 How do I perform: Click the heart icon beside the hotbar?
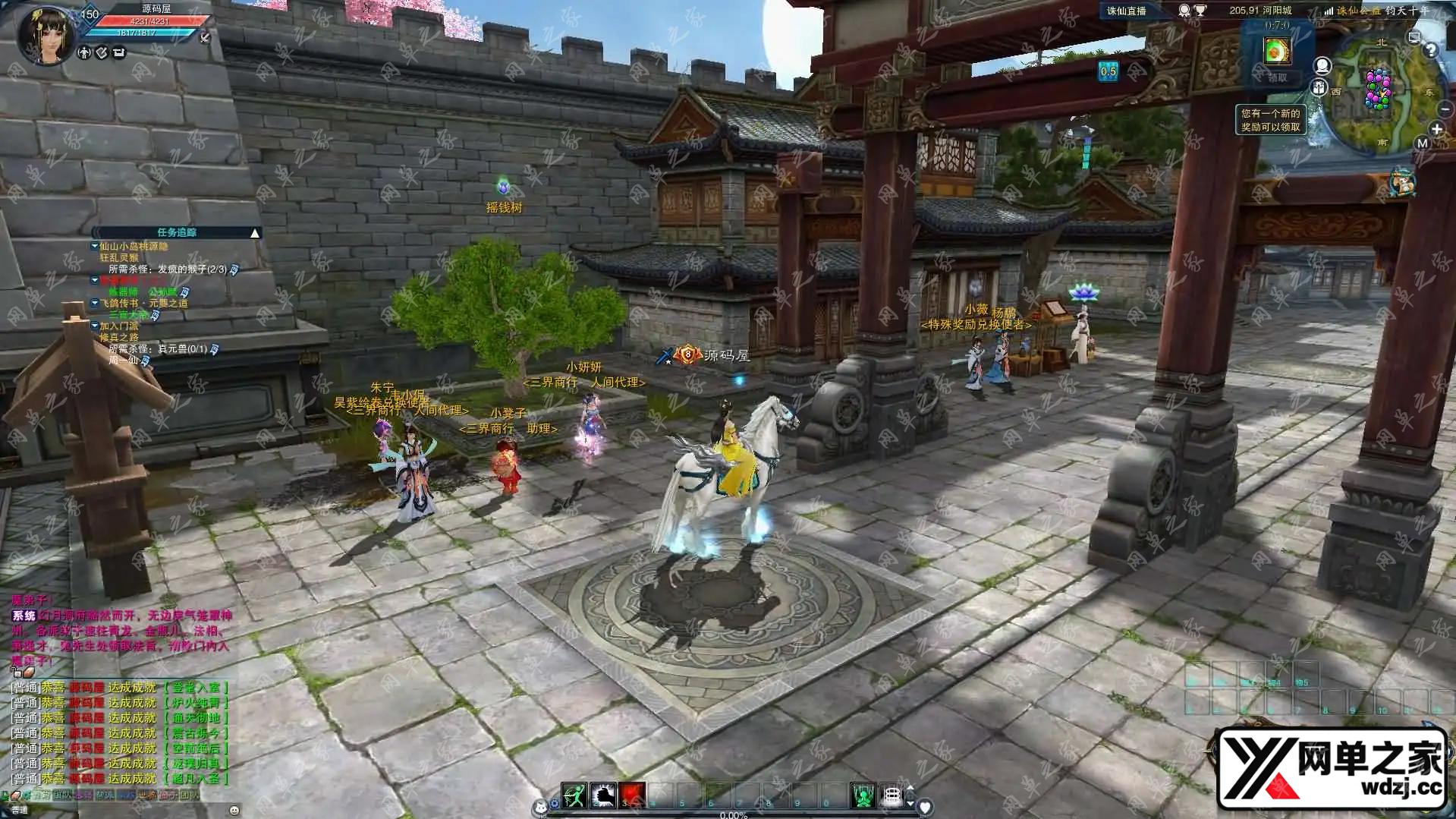925,807
